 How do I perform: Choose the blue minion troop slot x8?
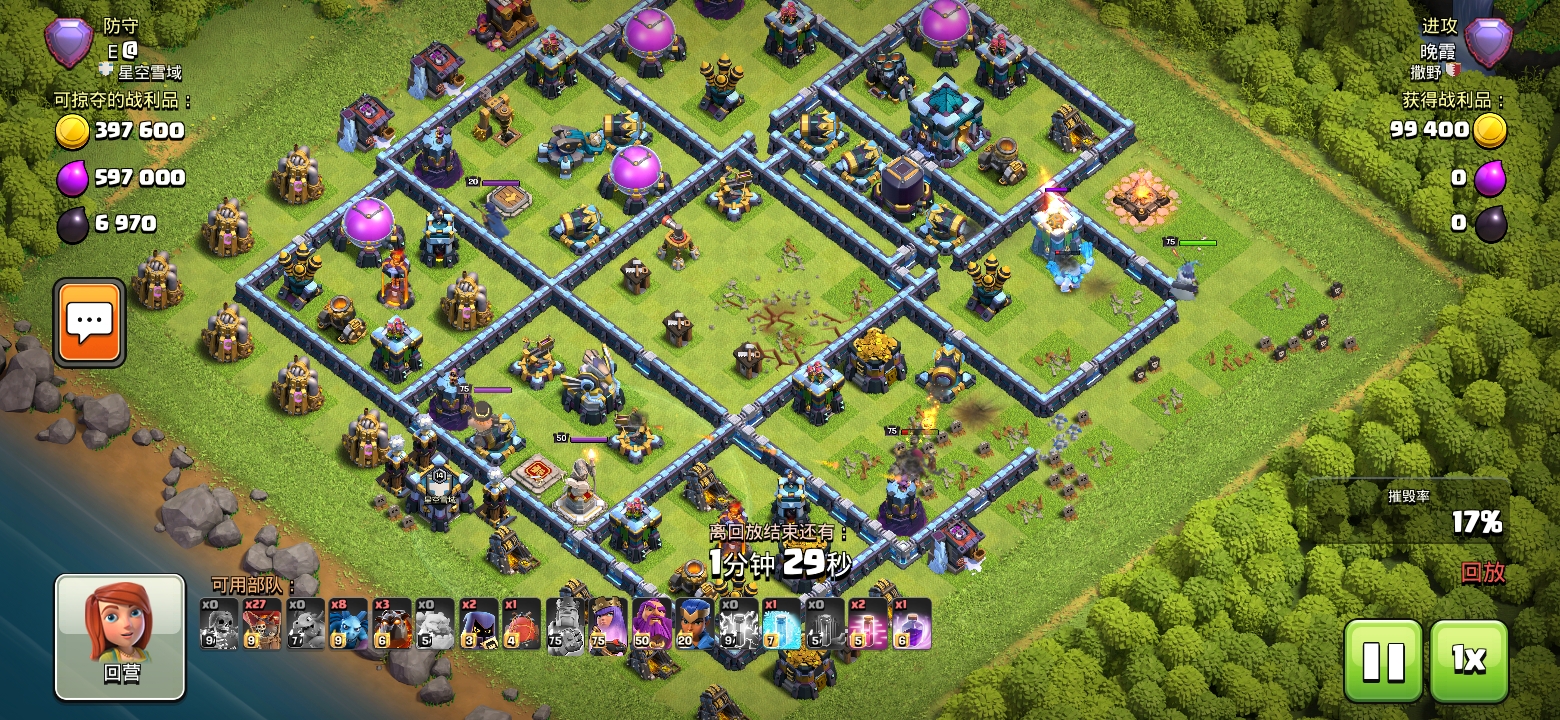[348, 624]
